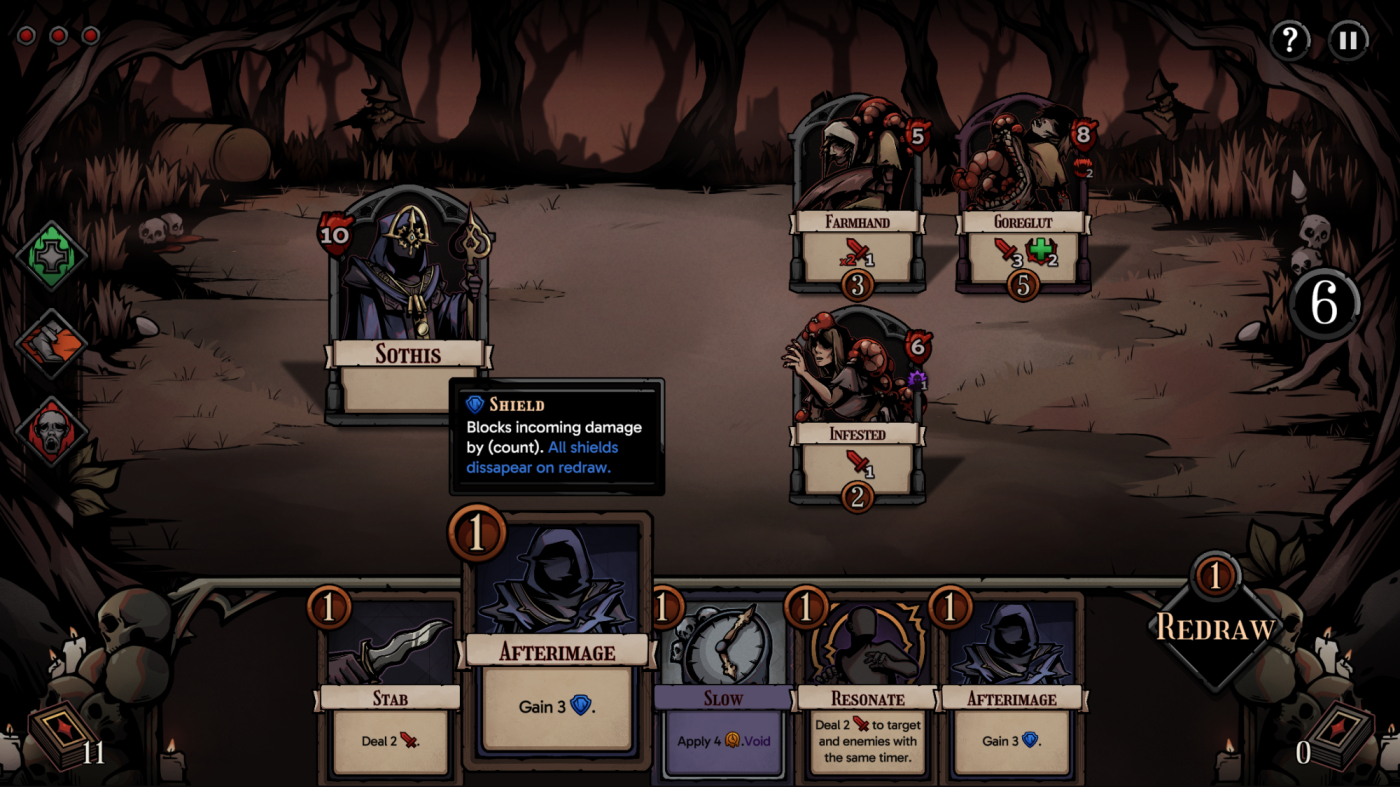Pause the game
The image size is (1400, 787).
[1348, 41]
